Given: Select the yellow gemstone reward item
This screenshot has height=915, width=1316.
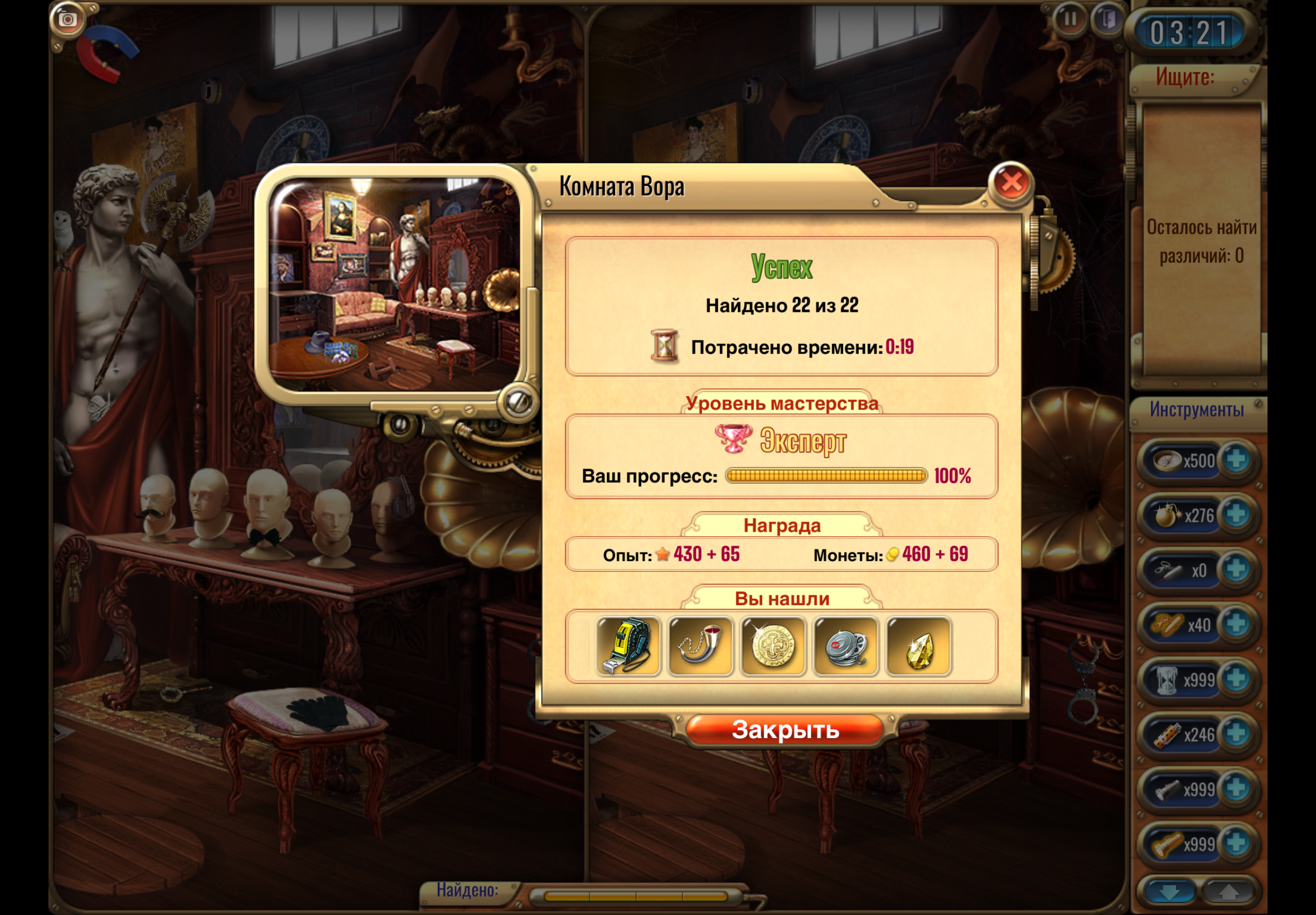Looking at the screenshot, I should pyautogui.click(x=918, y=646).
